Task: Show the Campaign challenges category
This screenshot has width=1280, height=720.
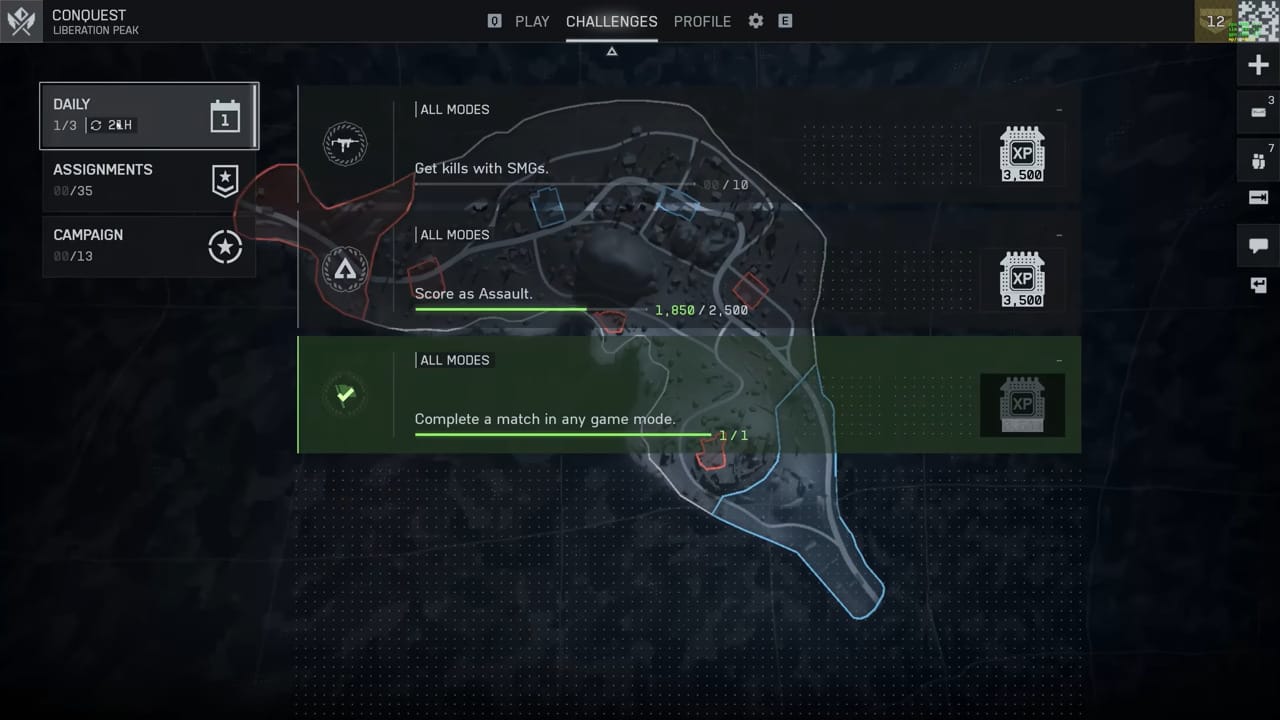Action: (x=149, y=245)
